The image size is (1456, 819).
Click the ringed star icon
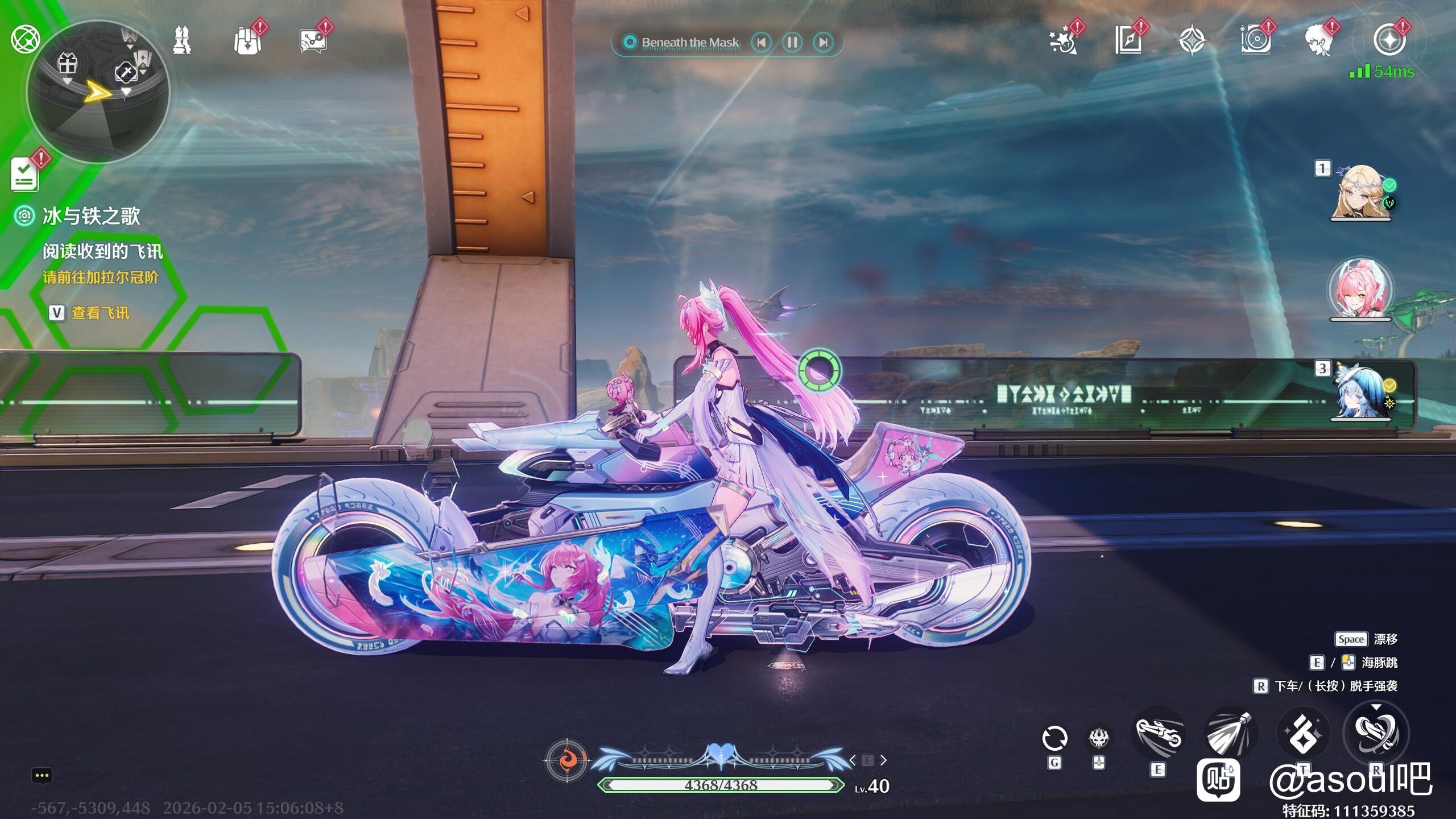coord(1388,41)
